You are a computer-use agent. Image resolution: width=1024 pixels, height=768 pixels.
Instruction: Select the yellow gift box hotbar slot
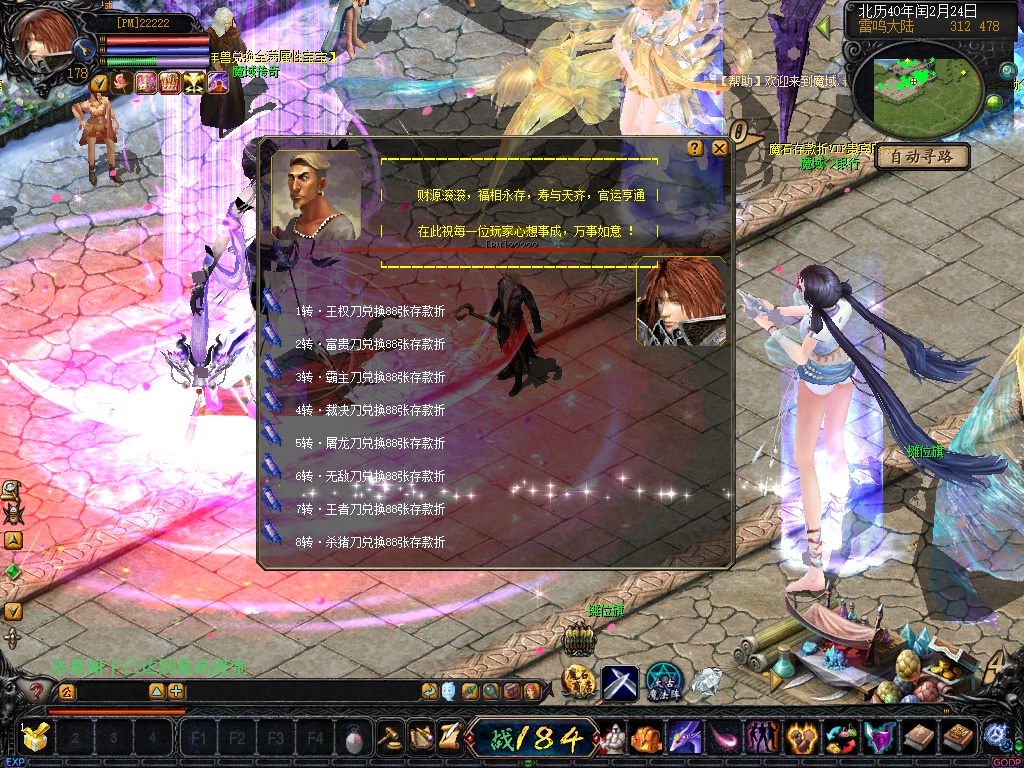34,739
